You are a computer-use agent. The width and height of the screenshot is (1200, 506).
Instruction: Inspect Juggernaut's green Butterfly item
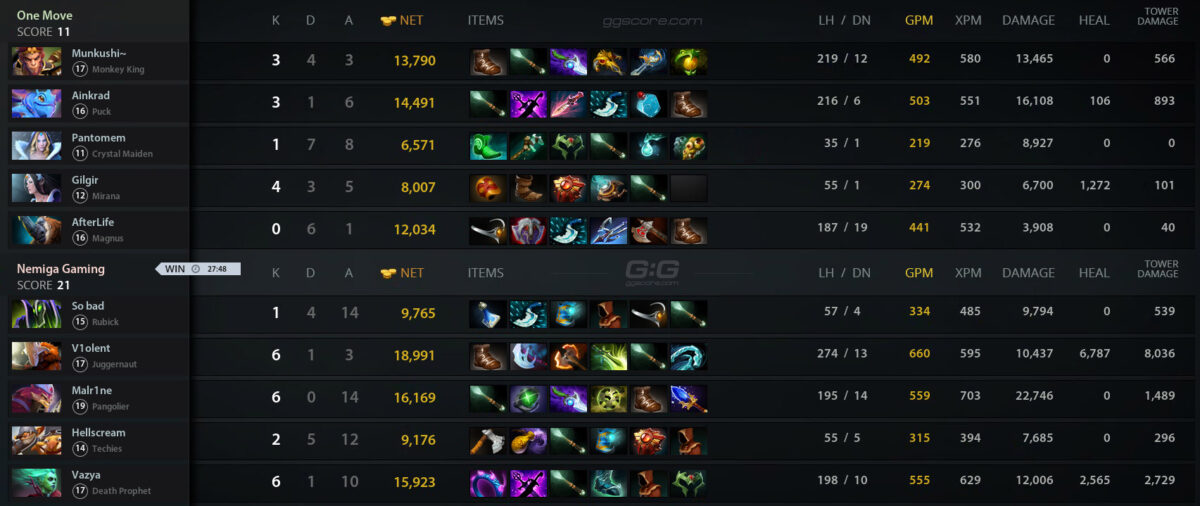(x=608, y=357)
